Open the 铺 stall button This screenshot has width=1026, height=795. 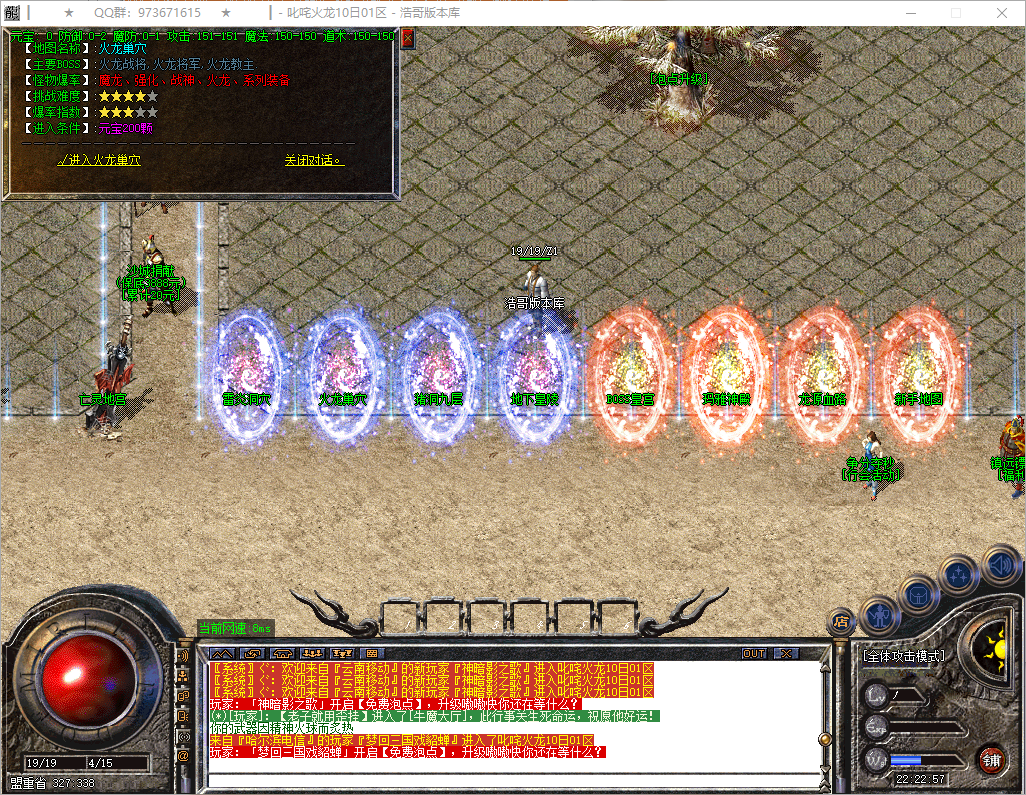click(x=991, y=758)
